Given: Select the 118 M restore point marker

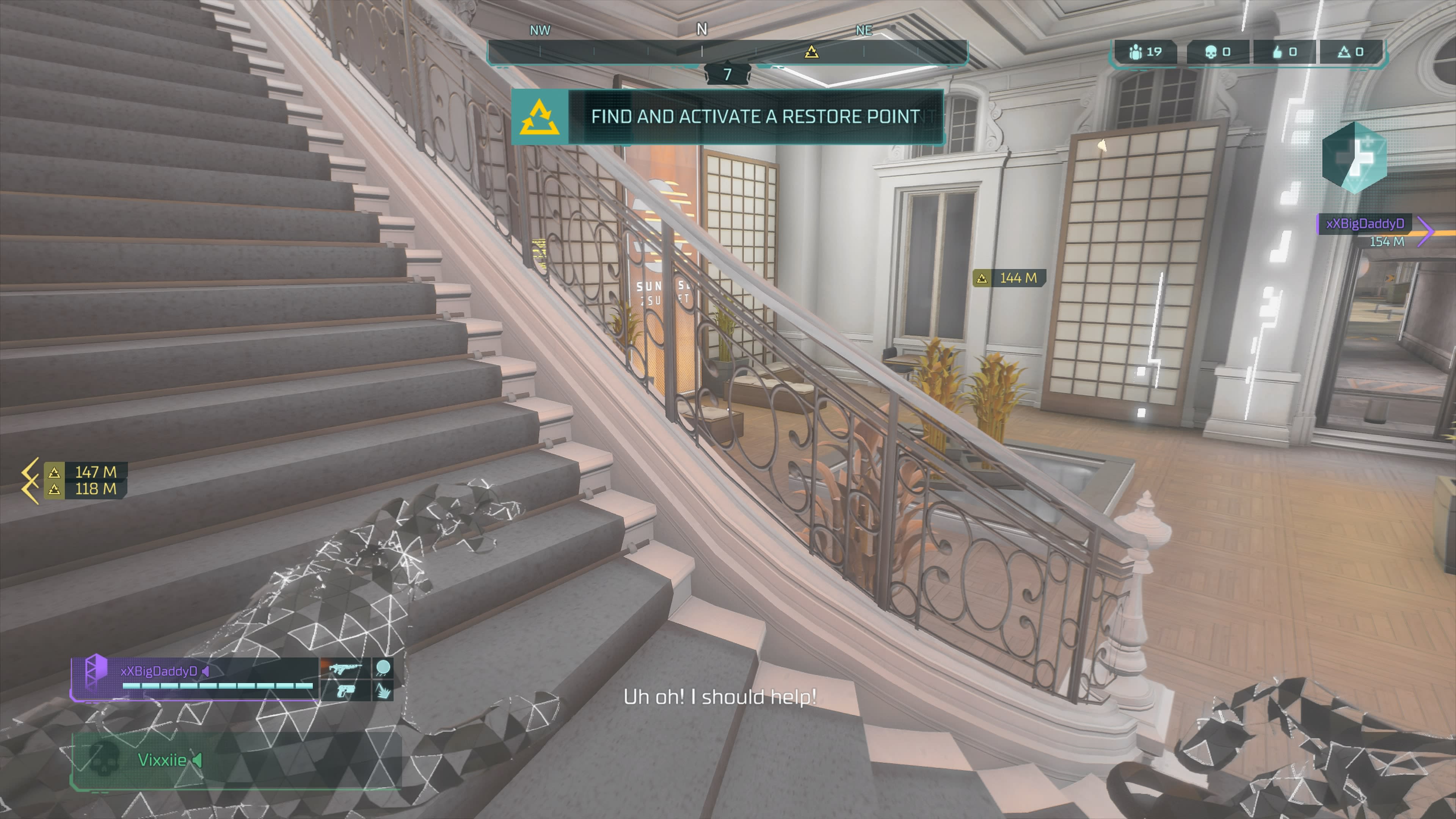Looking at the screenshot, I should click(x=85, y=489).
